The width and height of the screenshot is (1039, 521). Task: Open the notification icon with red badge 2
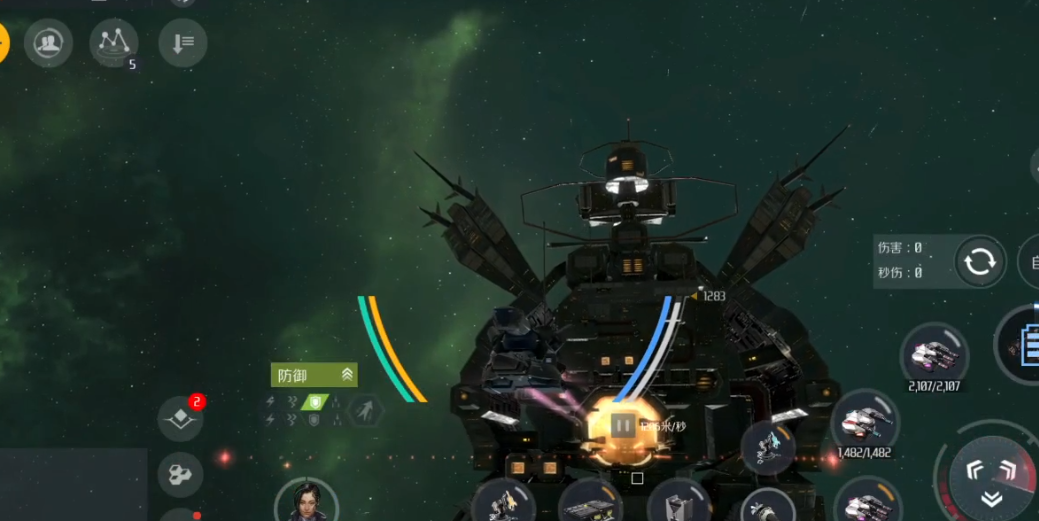[182, 418]
